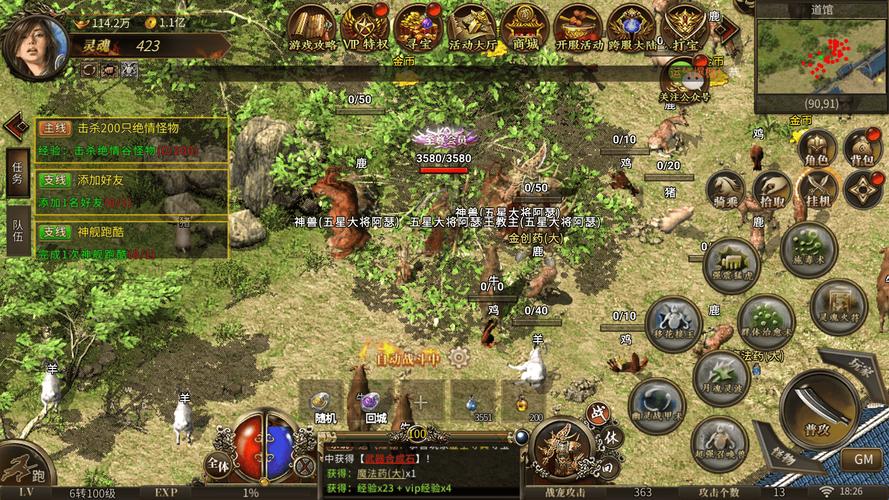This screenshot has width=889, height=500.
Task: Open the 角色 character sheet
Action: [815, 147]
